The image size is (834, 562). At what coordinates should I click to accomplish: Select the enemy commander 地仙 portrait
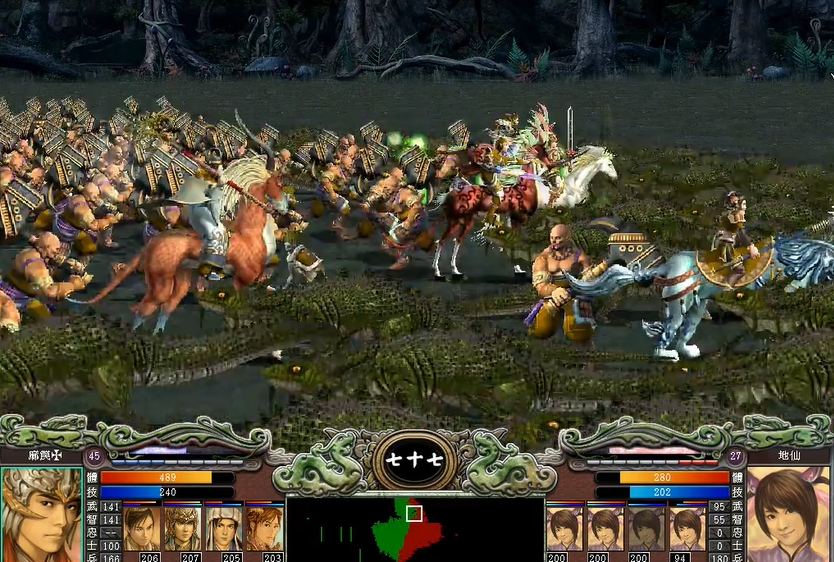tap(788, 515)
